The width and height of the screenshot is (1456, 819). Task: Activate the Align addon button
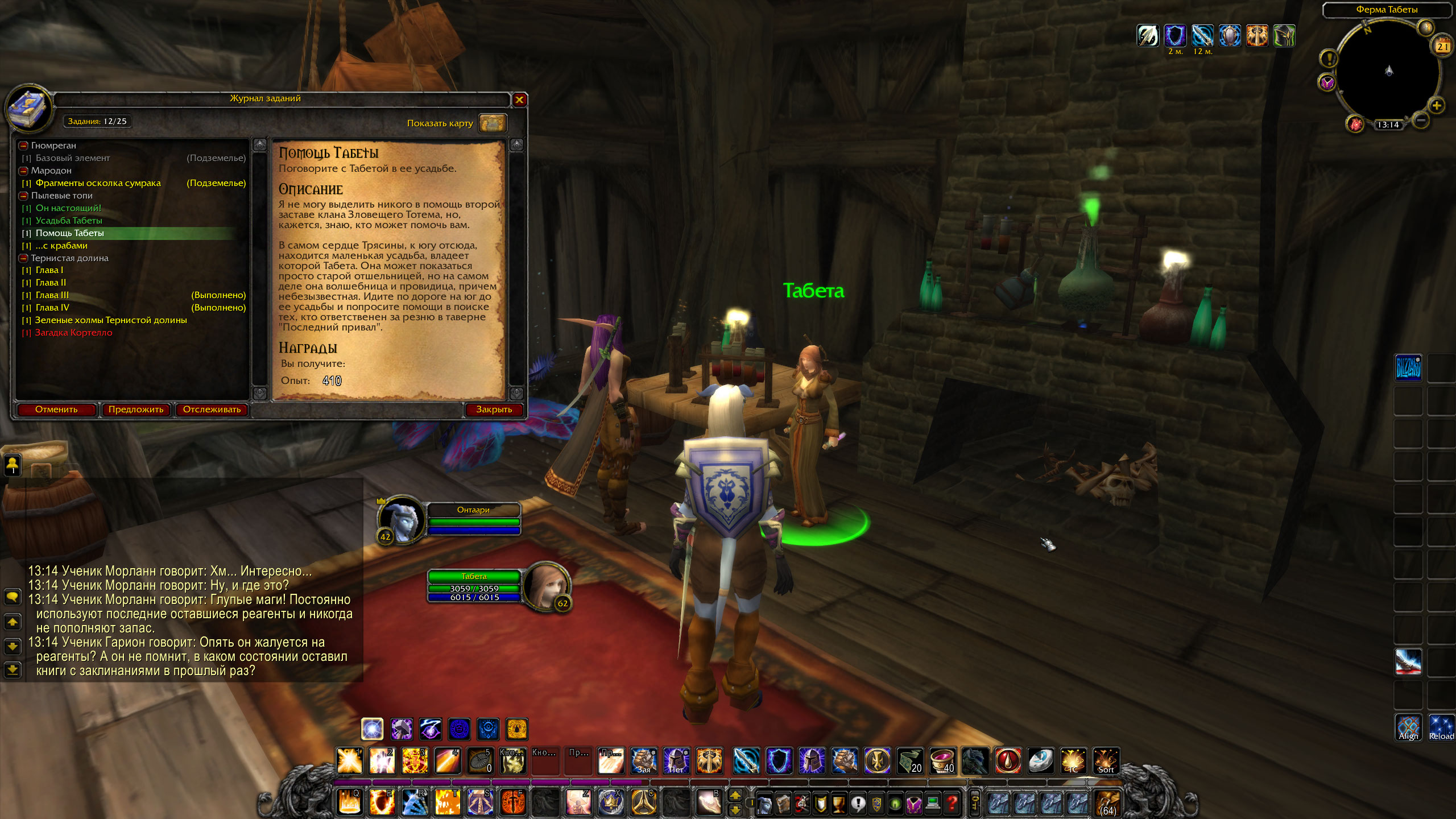tap(1408, 728)
